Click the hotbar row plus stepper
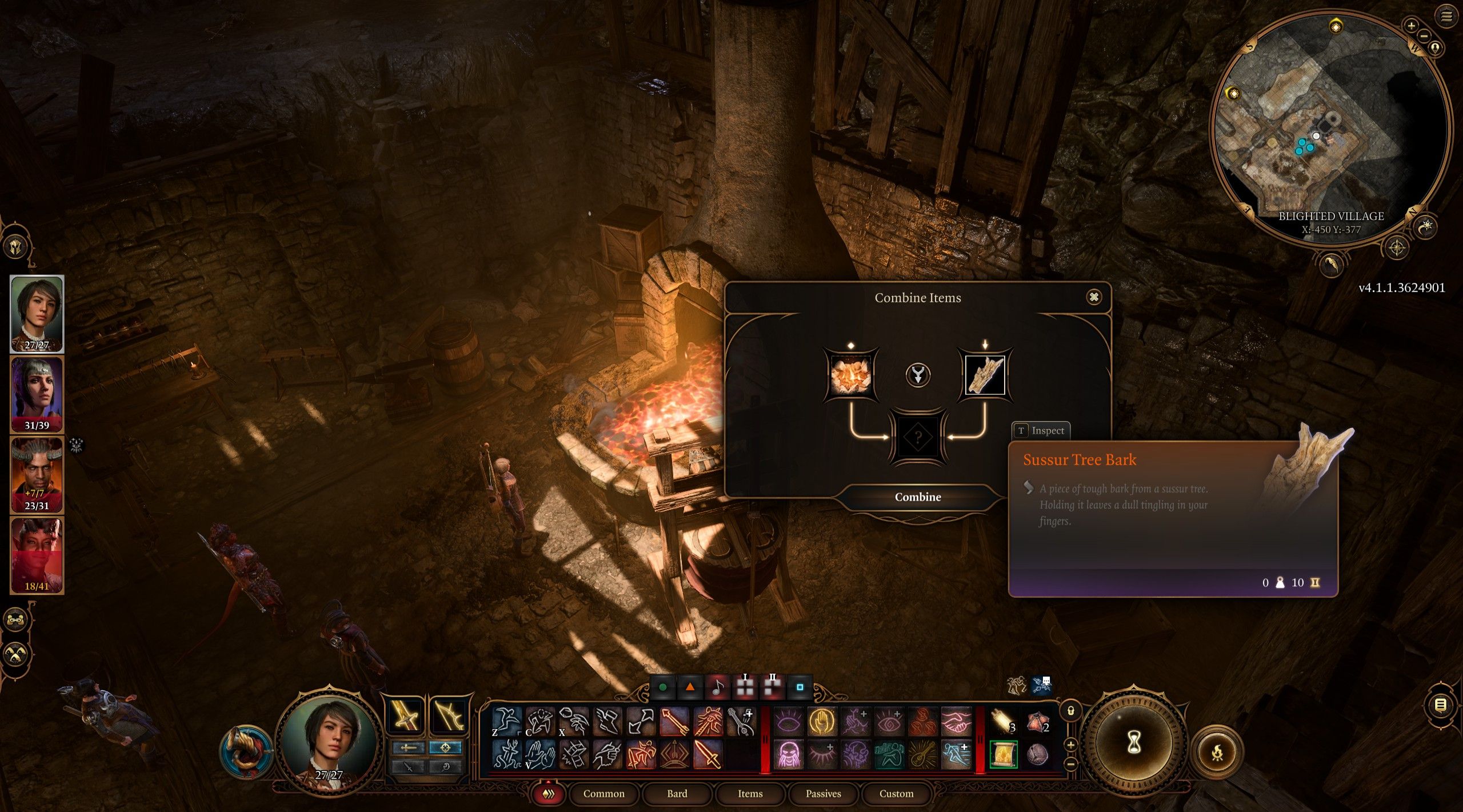Screen dimensions: 1463x812 [1071, 745]
